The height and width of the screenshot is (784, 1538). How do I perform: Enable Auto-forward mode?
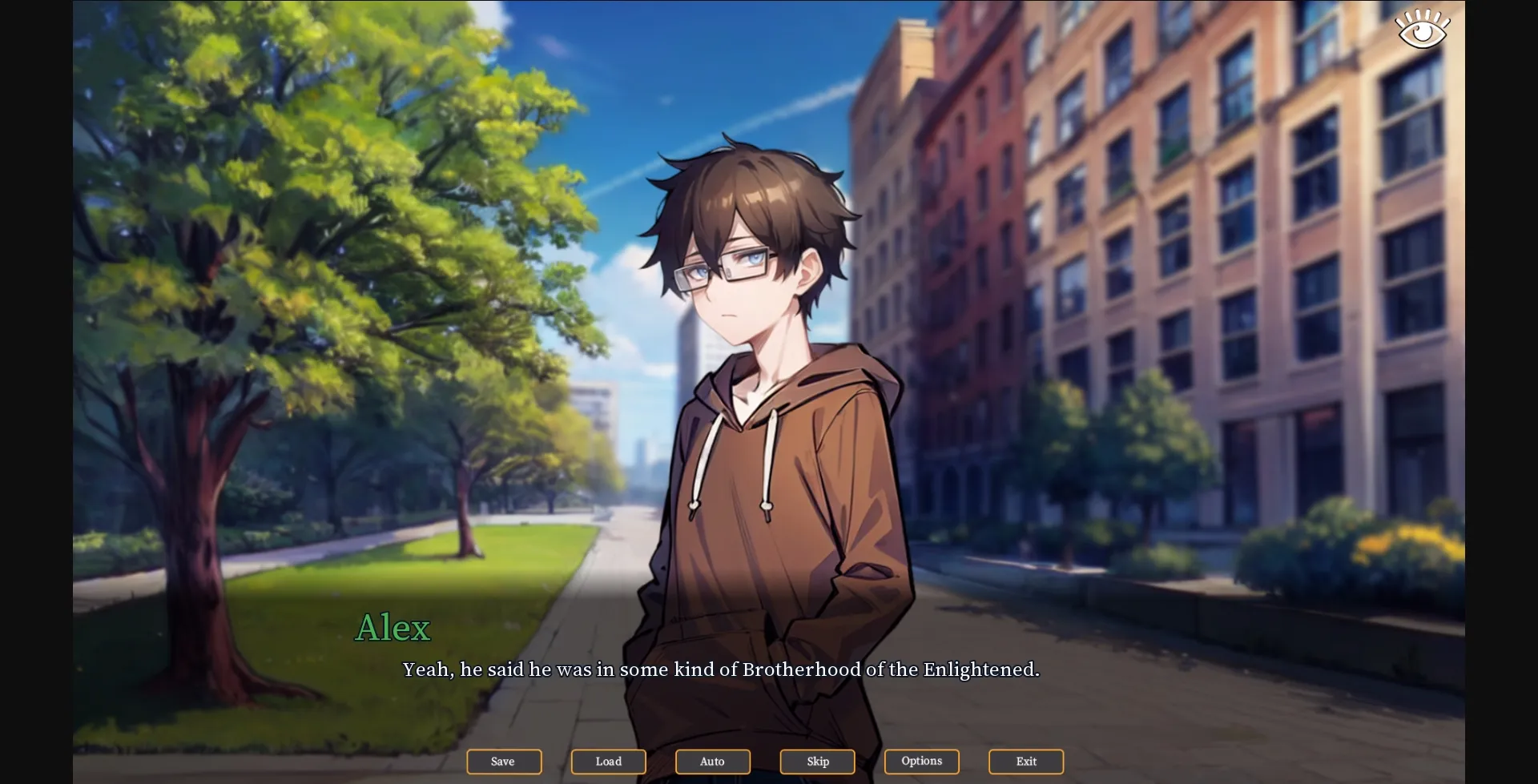coord(712,762)
